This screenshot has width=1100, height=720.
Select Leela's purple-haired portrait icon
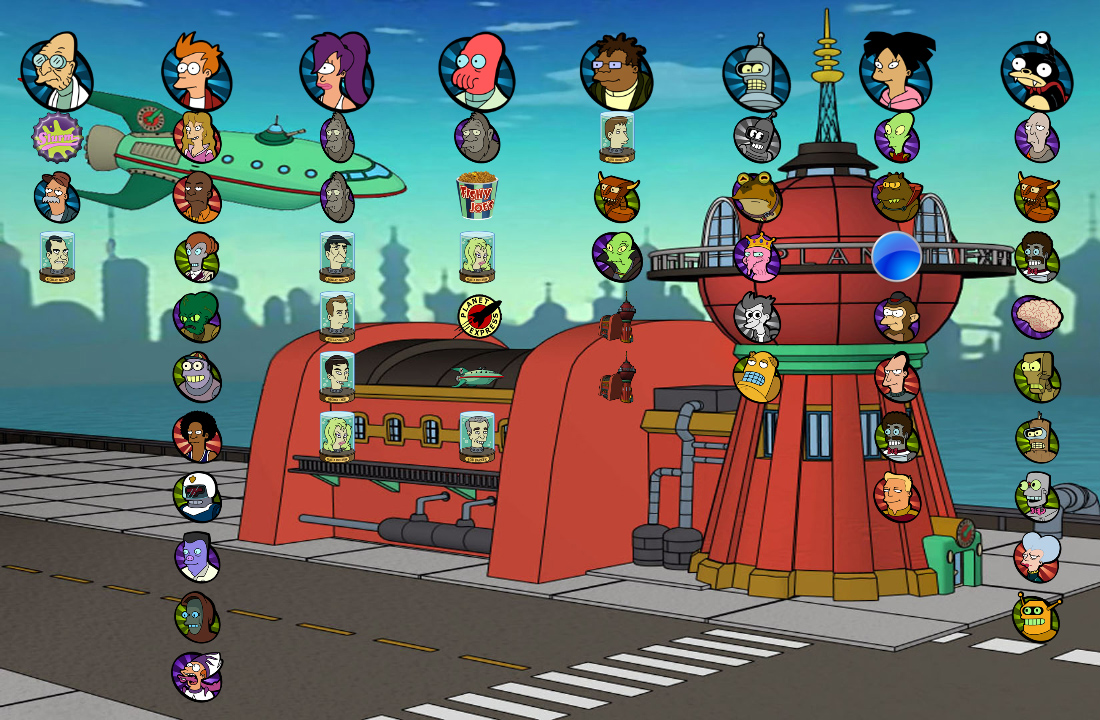click(x=336, y=72)
